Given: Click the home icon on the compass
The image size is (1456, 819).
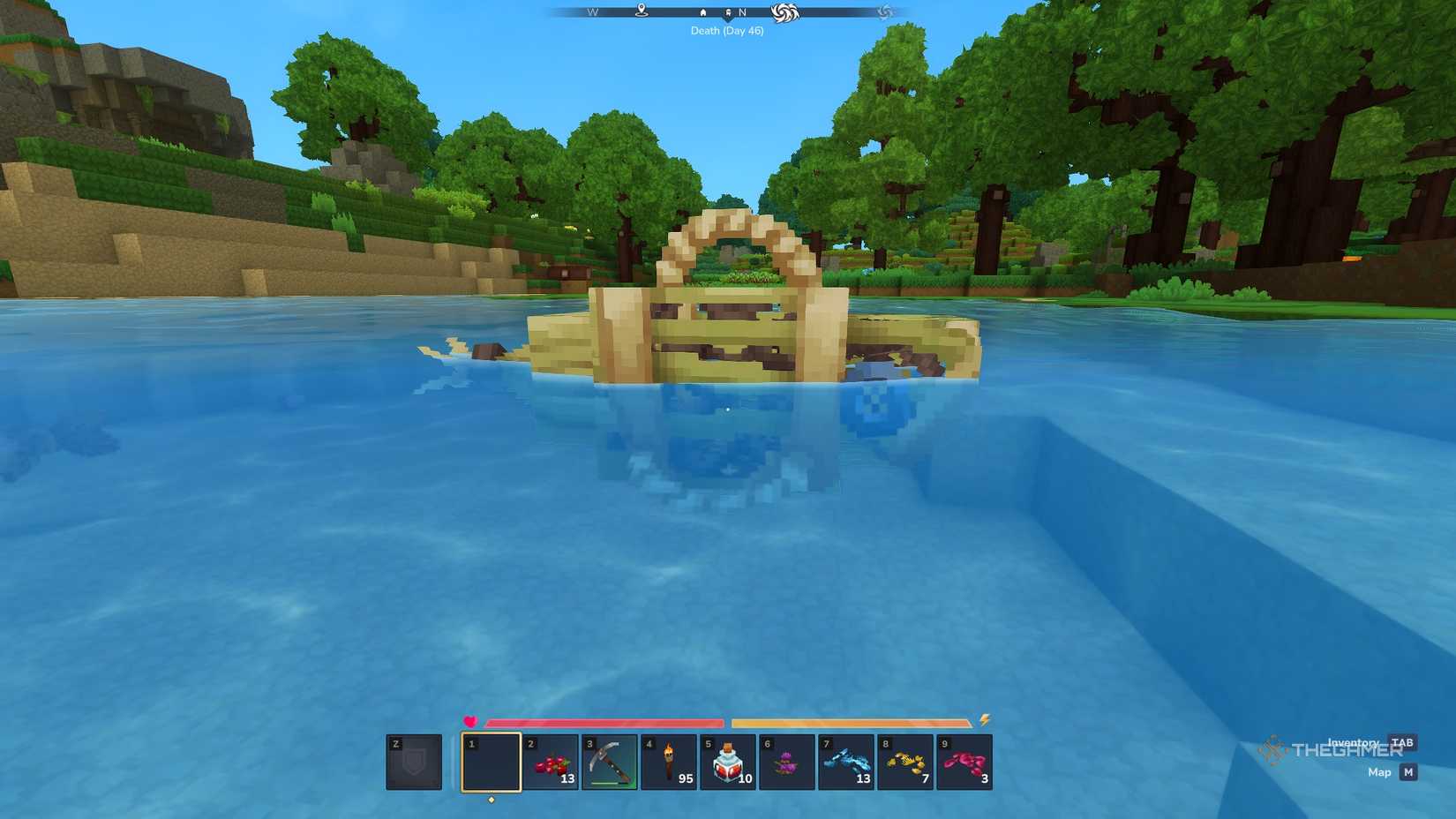Looking at the screenshot, I should coord(702,12).
